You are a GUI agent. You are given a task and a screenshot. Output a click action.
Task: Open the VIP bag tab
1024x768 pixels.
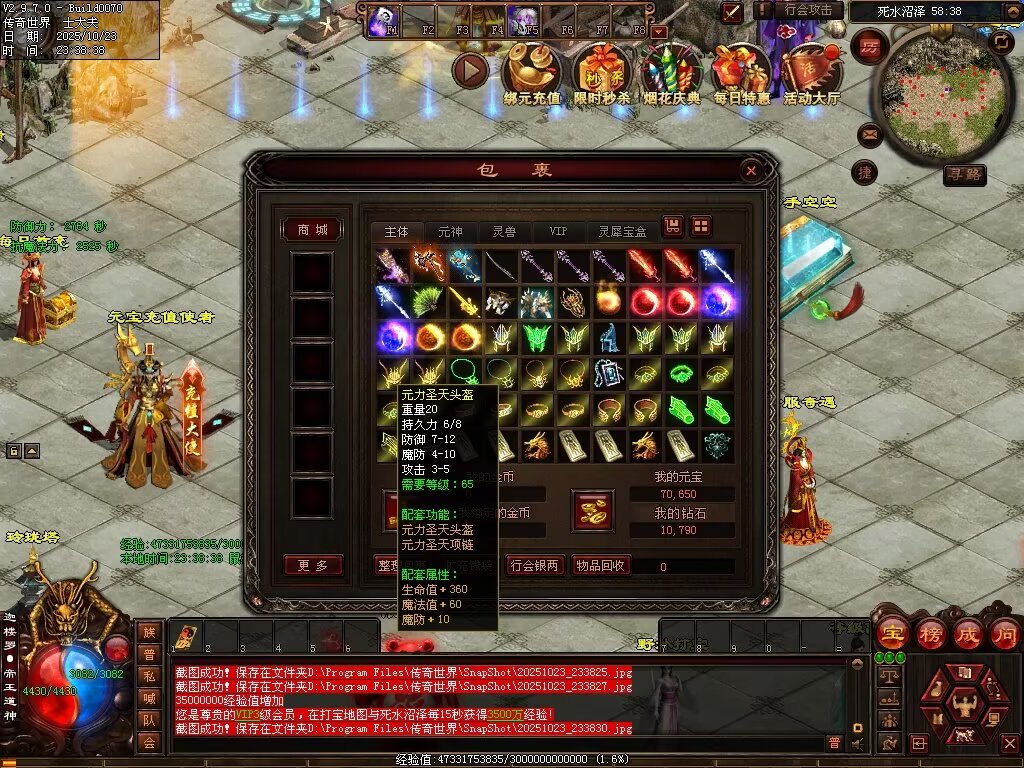pos(557,231)
